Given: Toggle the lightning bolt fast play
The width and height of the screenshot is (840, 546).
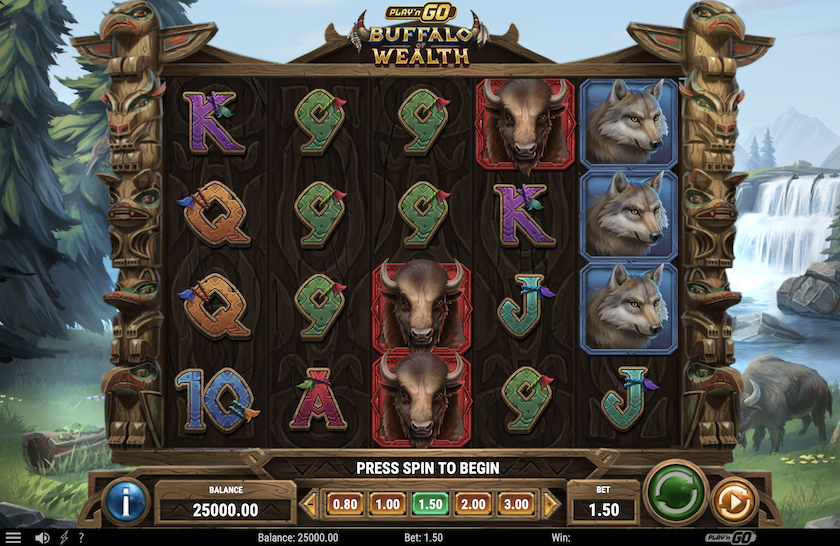Looking at the screenshot, I should point(64,538).
